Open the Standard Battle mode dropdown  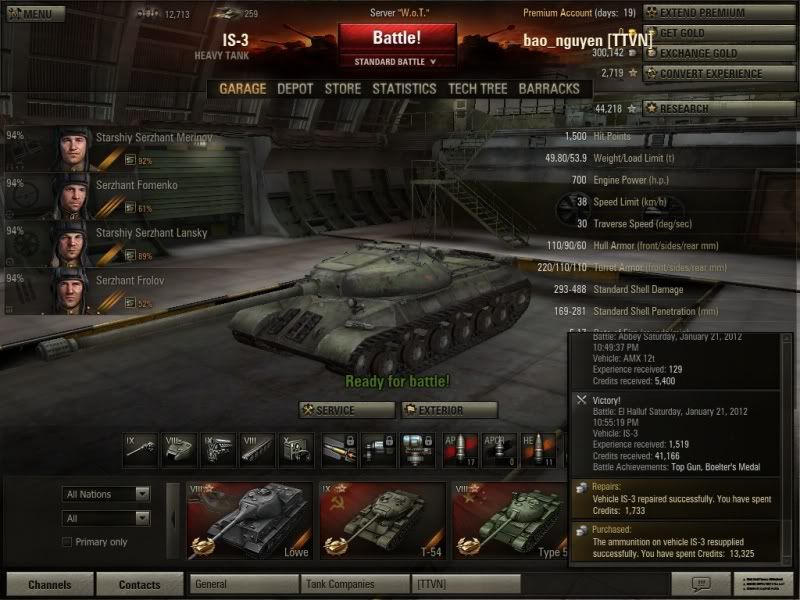tap(396, 62)
